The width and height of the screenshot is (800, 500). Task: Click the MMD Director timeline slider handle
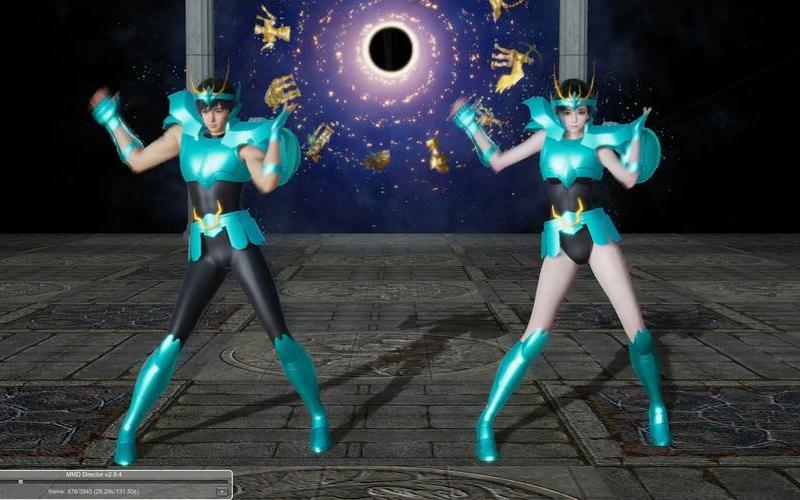pos(22,482)
